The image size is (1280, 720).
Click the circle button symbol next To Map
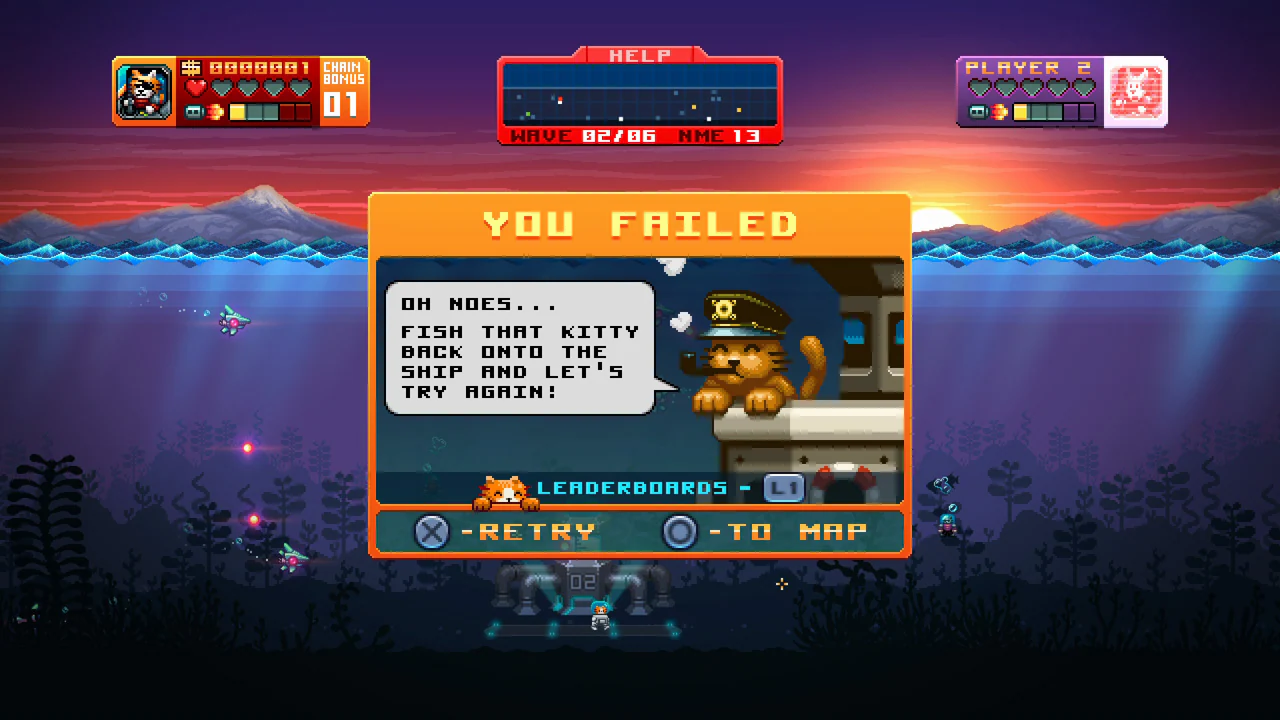(x=681, y=531)
